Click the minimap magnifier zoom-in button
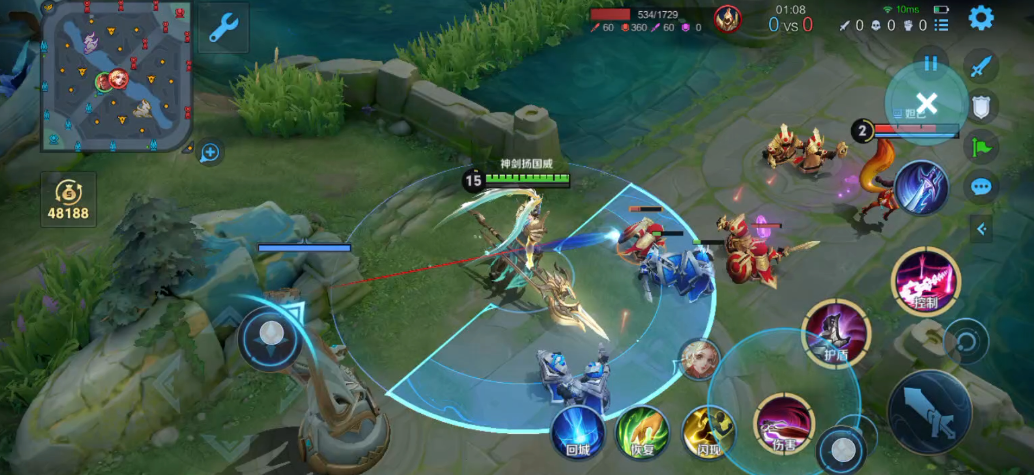The image size is (1034, 475). point(210,152)
